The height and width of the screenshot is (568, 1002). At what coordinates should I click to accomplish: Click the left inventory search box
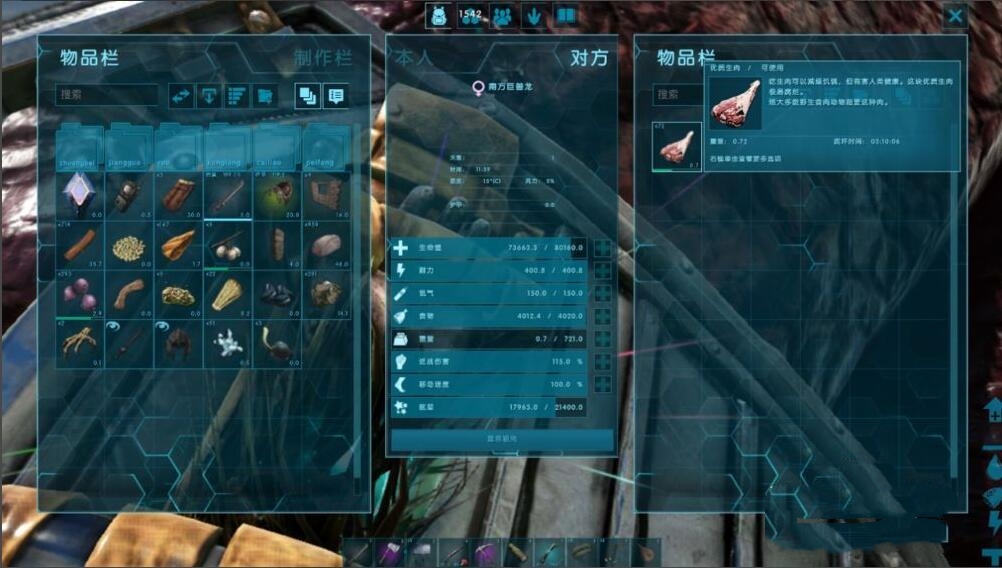point(107,95)
